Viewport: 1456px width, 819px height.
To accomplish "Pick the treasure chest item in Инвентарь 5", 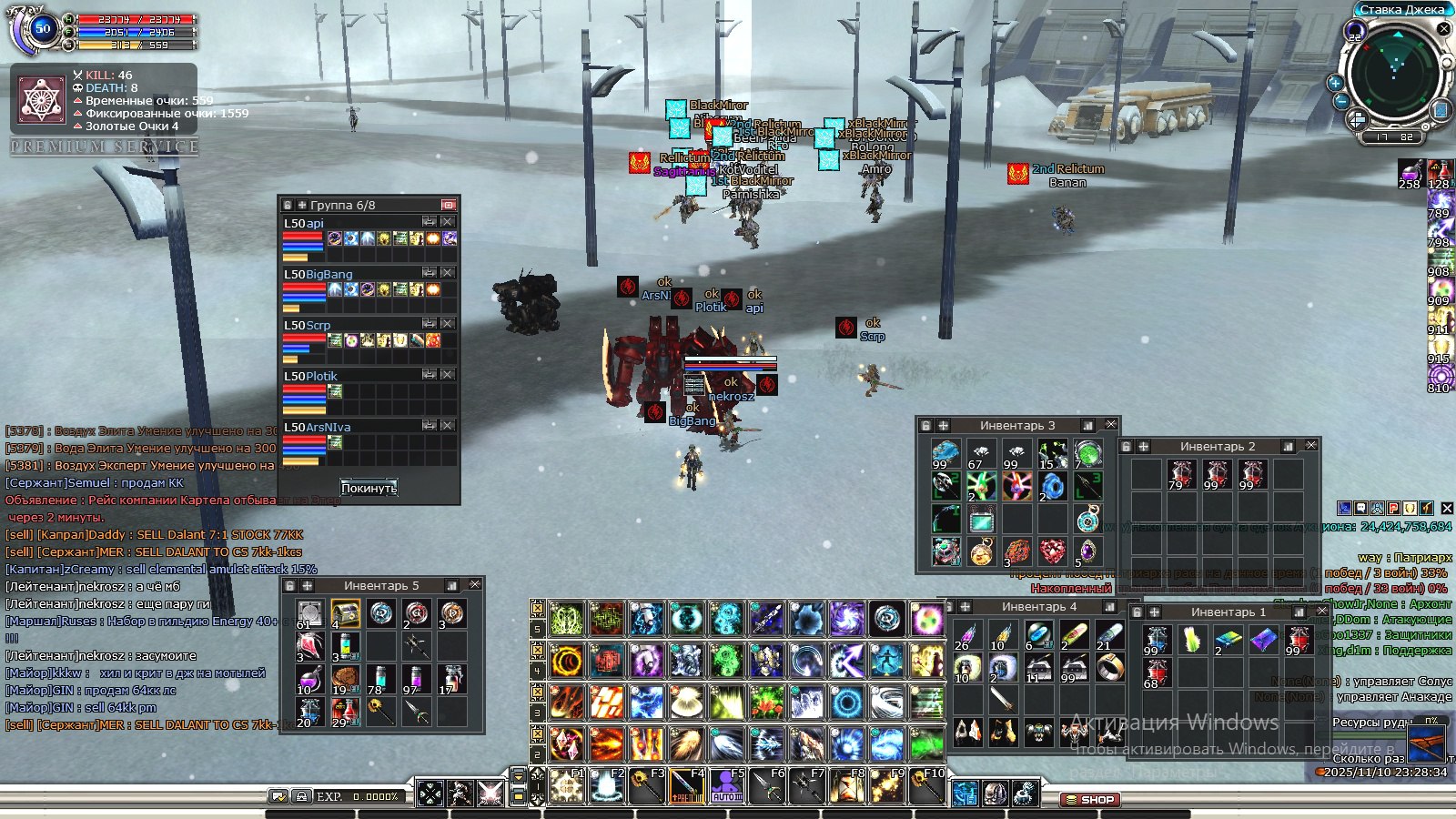I will click(x=345, y=614).
